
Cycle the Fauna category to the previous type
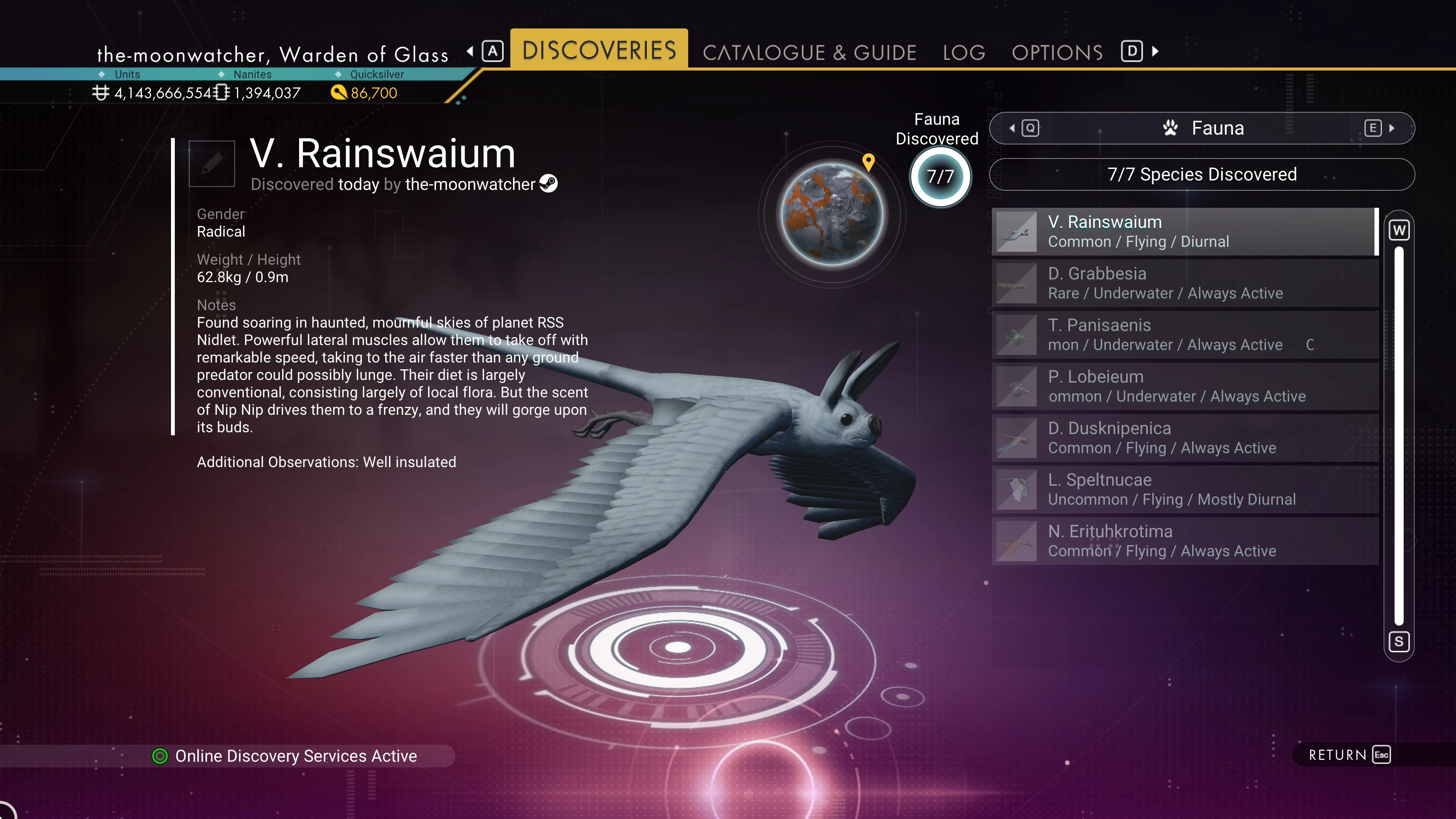pyautogui.click(x=1025, y=128)
